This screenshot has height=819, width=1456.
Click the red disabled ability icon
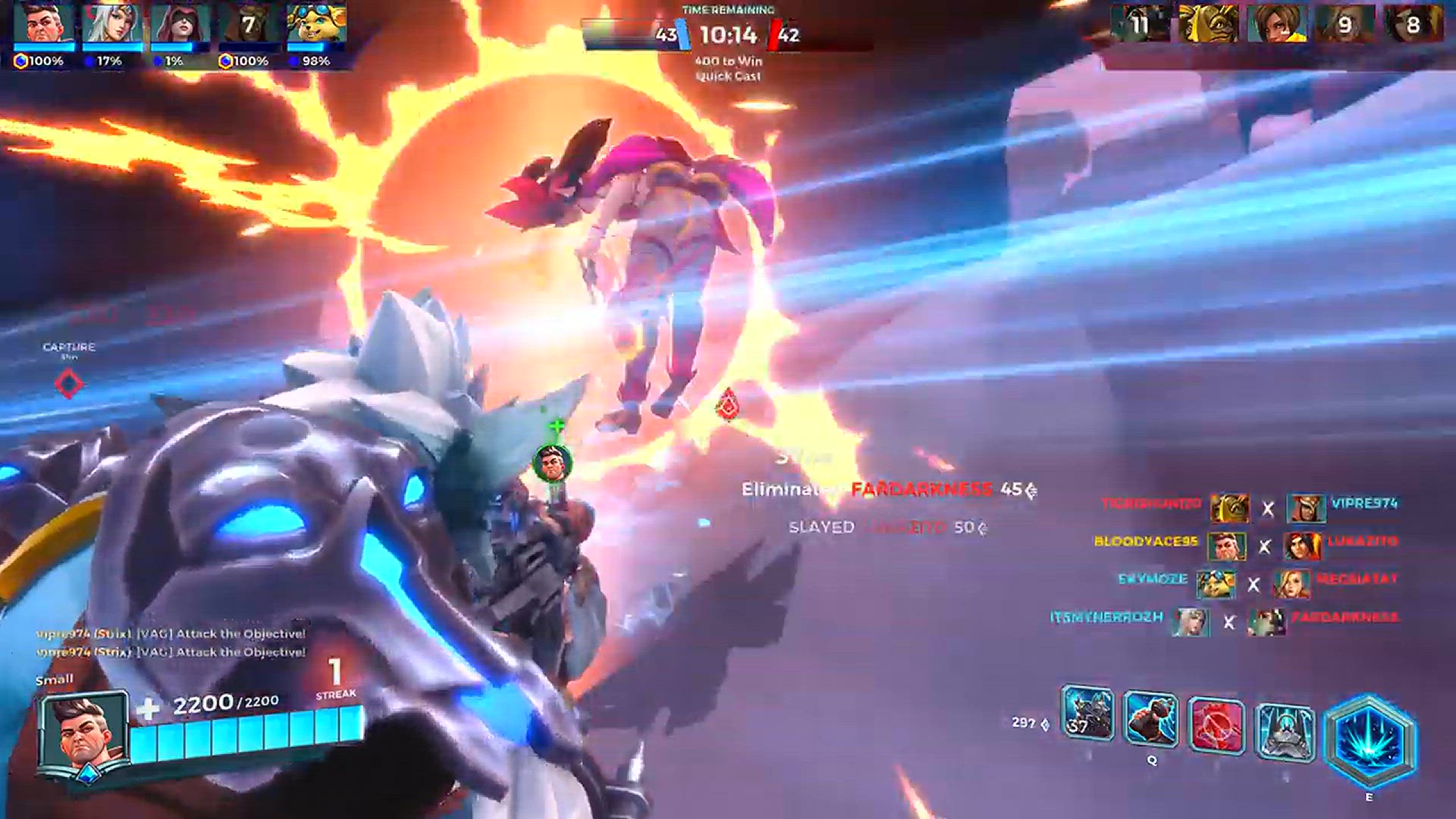[1217, 726]
